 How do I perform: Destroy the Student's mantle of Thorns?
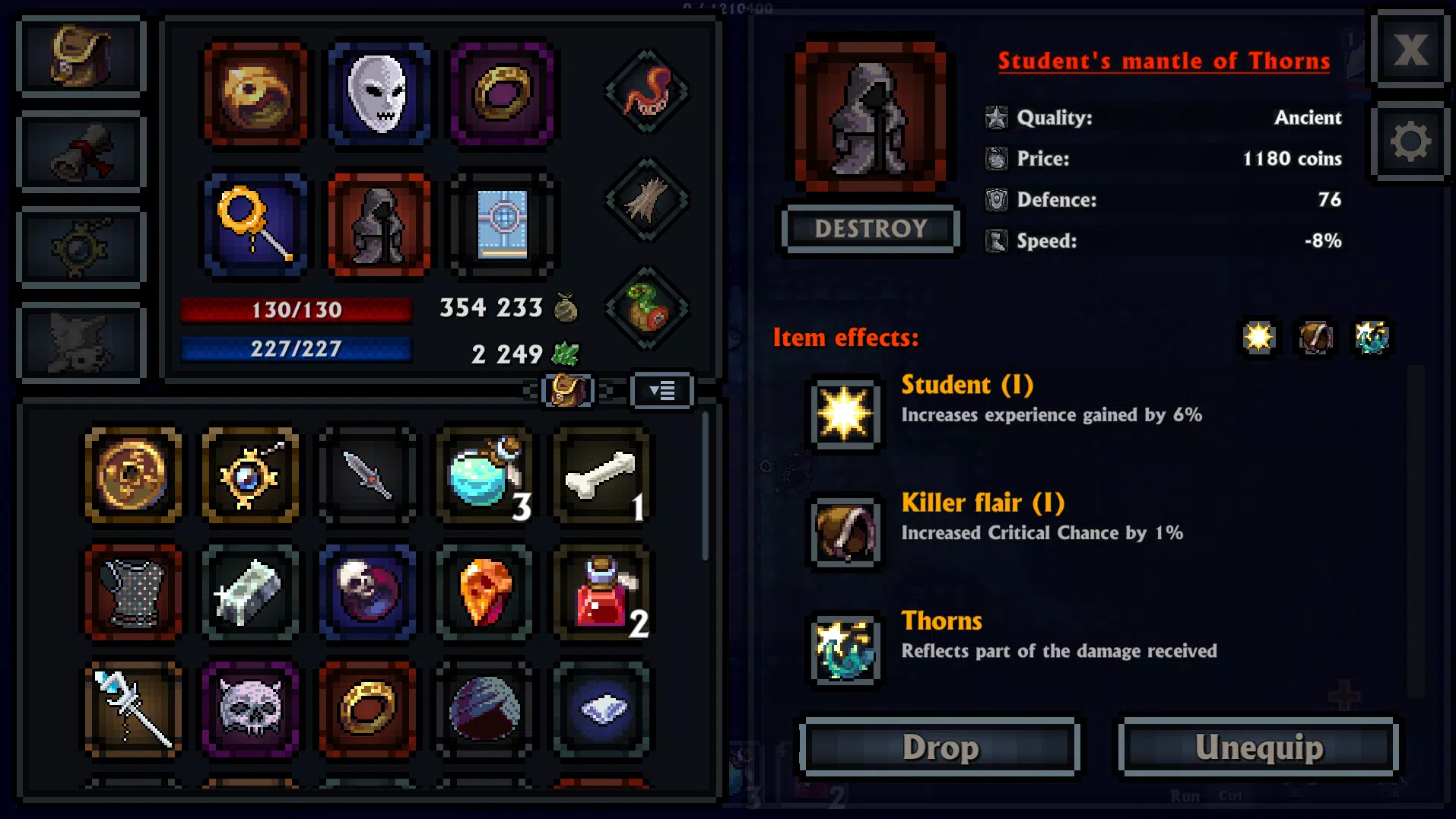871,228
